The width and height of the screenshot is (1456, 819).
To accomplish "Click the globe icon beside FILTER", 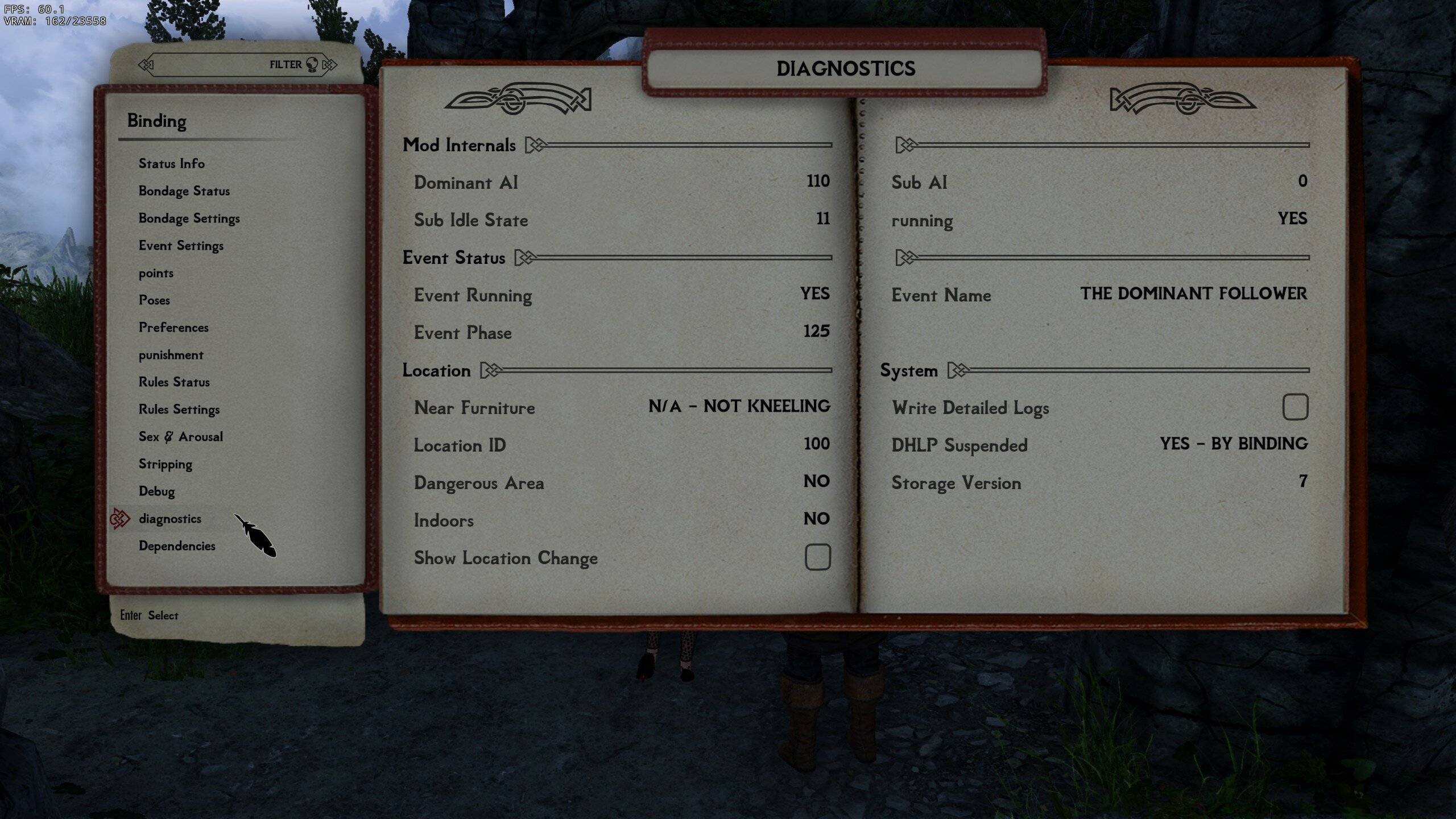I will pyautogui.click(x=311, y=64).
